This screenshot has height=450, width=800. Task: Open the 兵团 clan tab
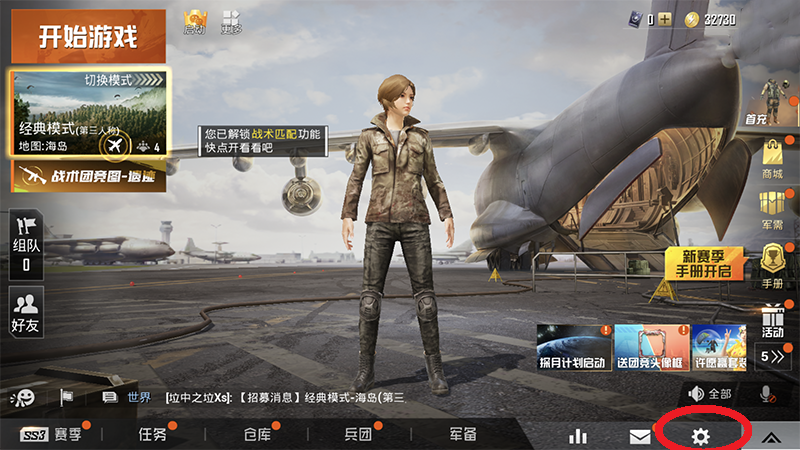[358, 435]
